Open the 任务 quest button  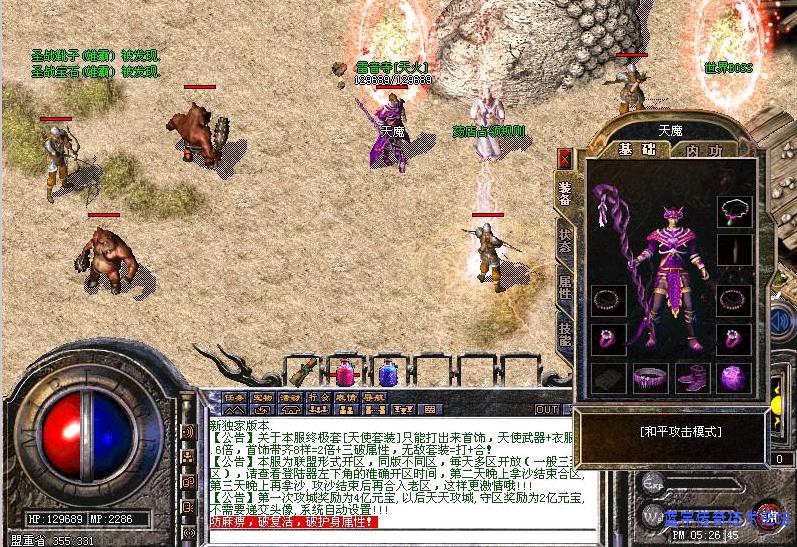coord(235,396)
